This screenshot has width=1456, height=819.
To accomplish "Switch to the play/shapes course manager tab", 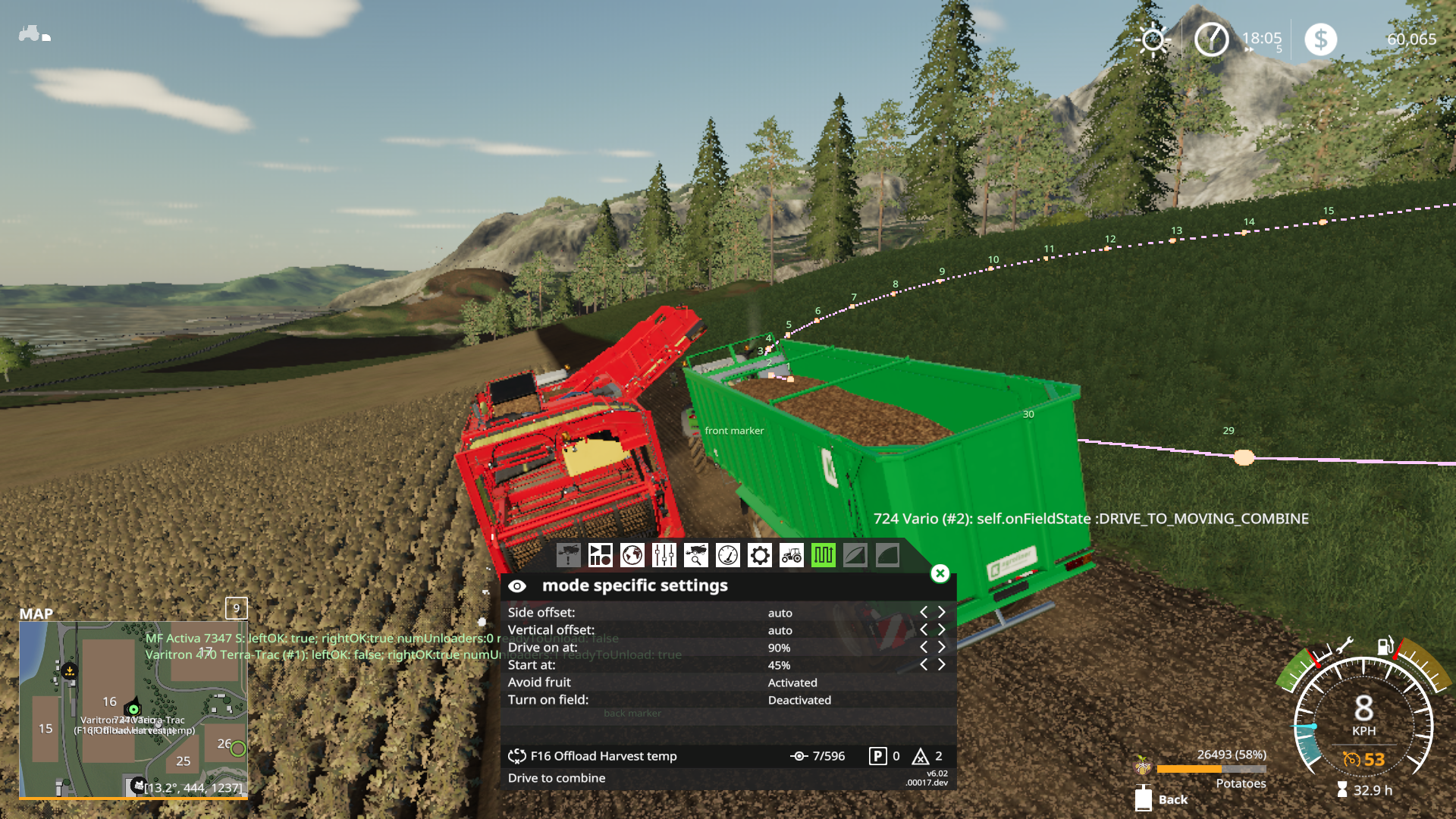I will coord(601,556).
